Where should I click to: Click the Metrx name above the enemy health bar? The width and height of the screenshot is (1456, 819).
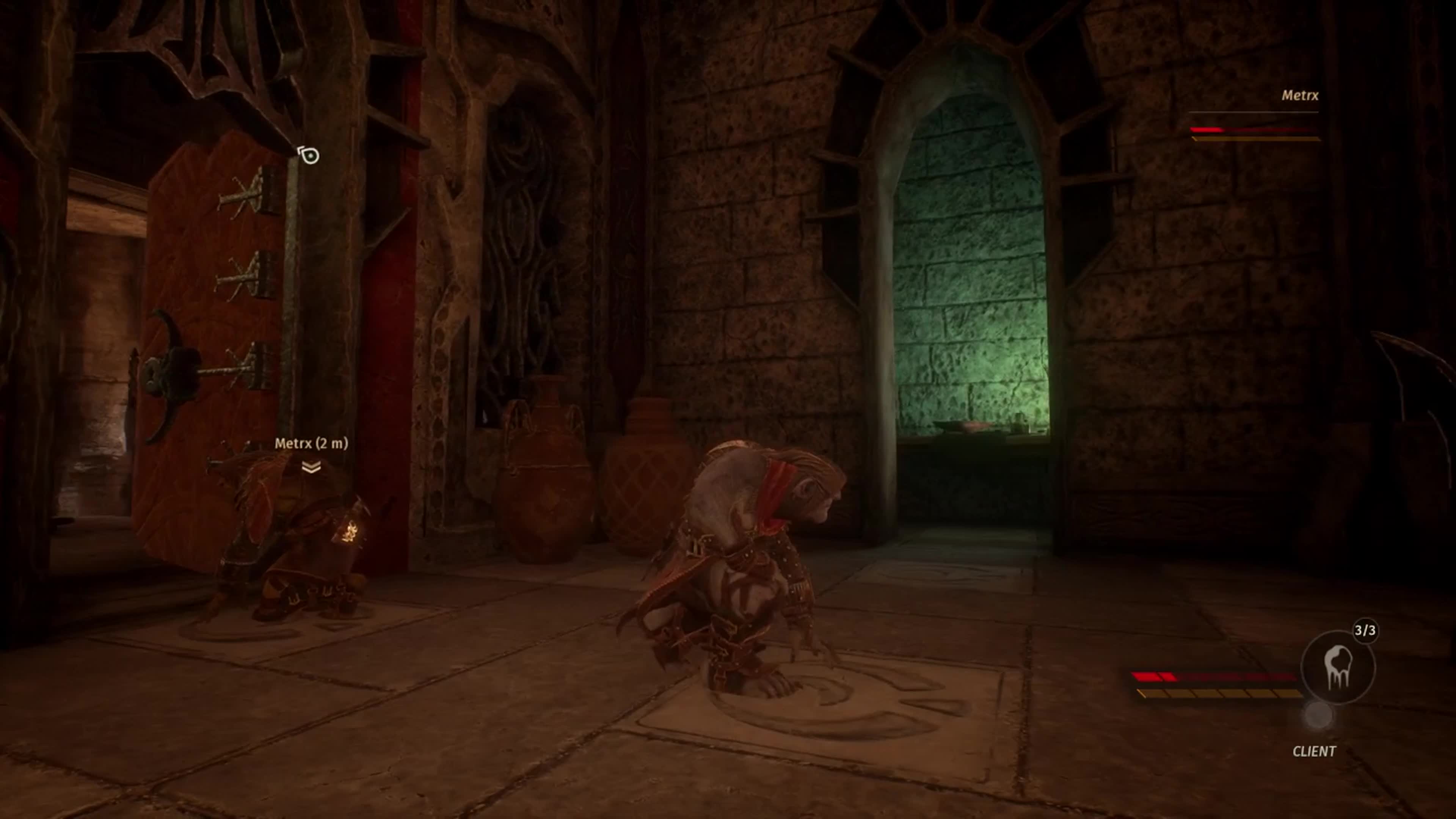pos(1301,96)
